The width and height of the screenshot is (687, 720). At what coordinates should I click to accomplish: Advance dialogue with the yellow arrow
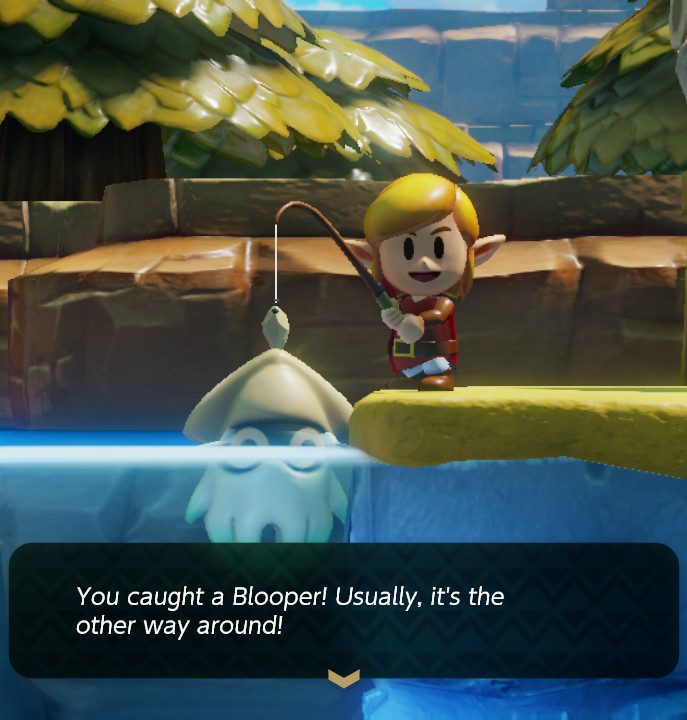343,679
